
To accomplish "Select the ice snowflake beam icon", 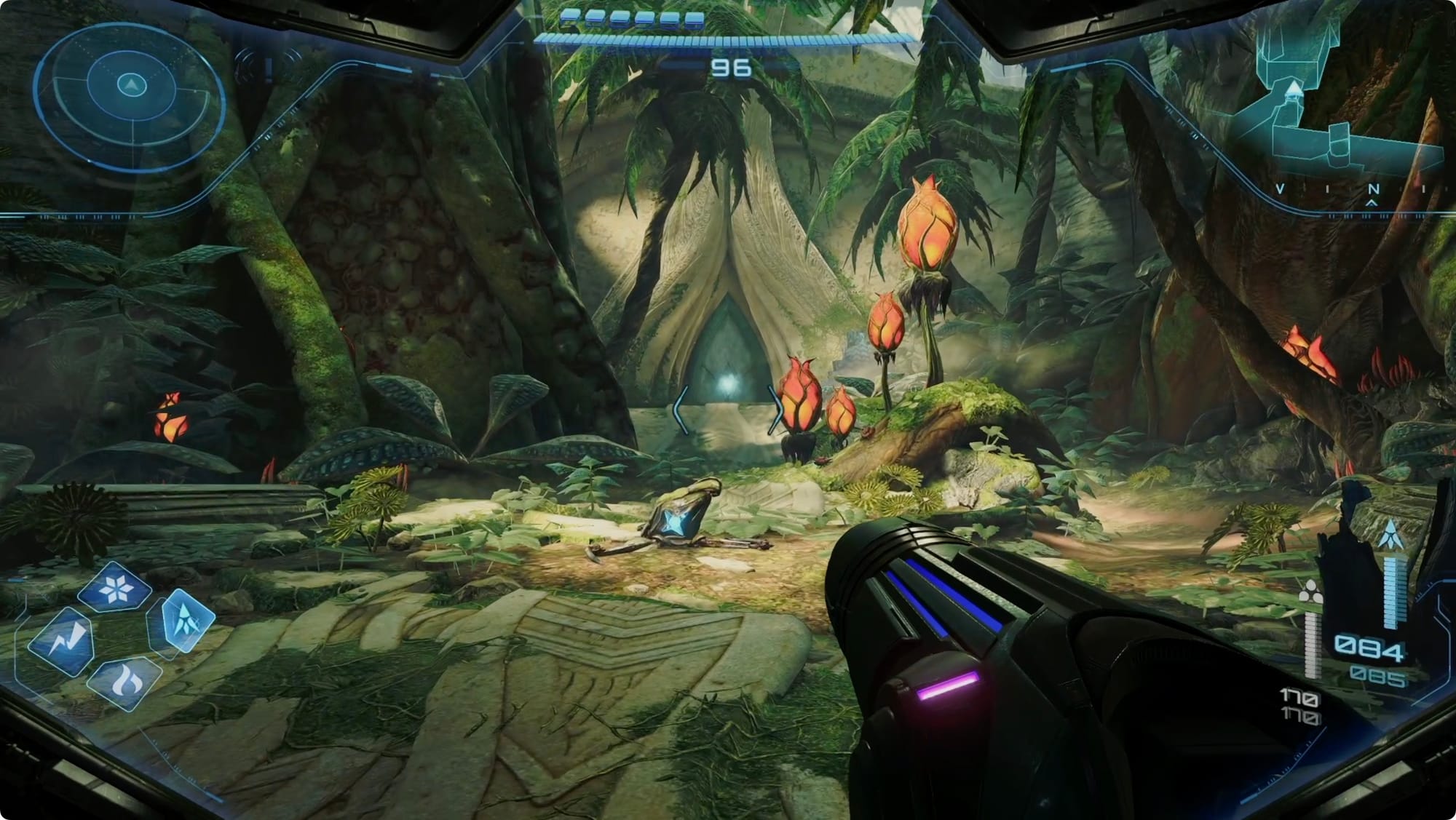I will (115, 588).
